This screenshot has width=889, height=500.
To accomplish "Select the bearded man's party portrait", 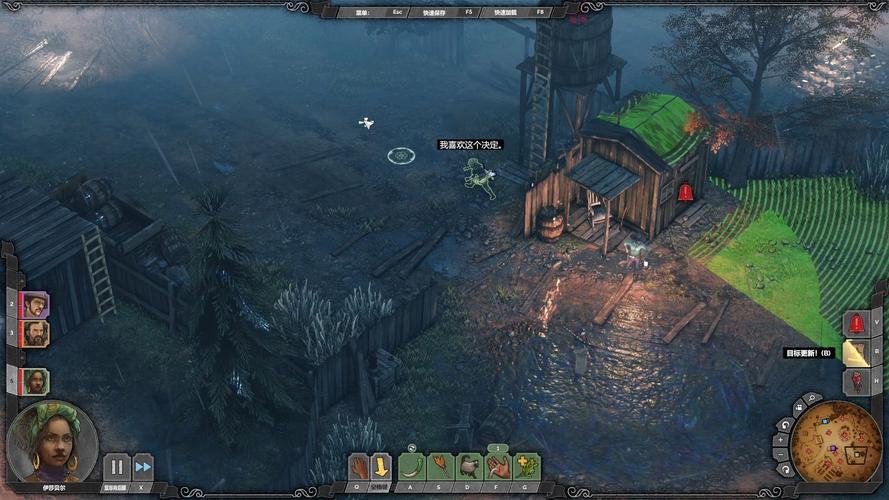I will [x=36, y=333].
